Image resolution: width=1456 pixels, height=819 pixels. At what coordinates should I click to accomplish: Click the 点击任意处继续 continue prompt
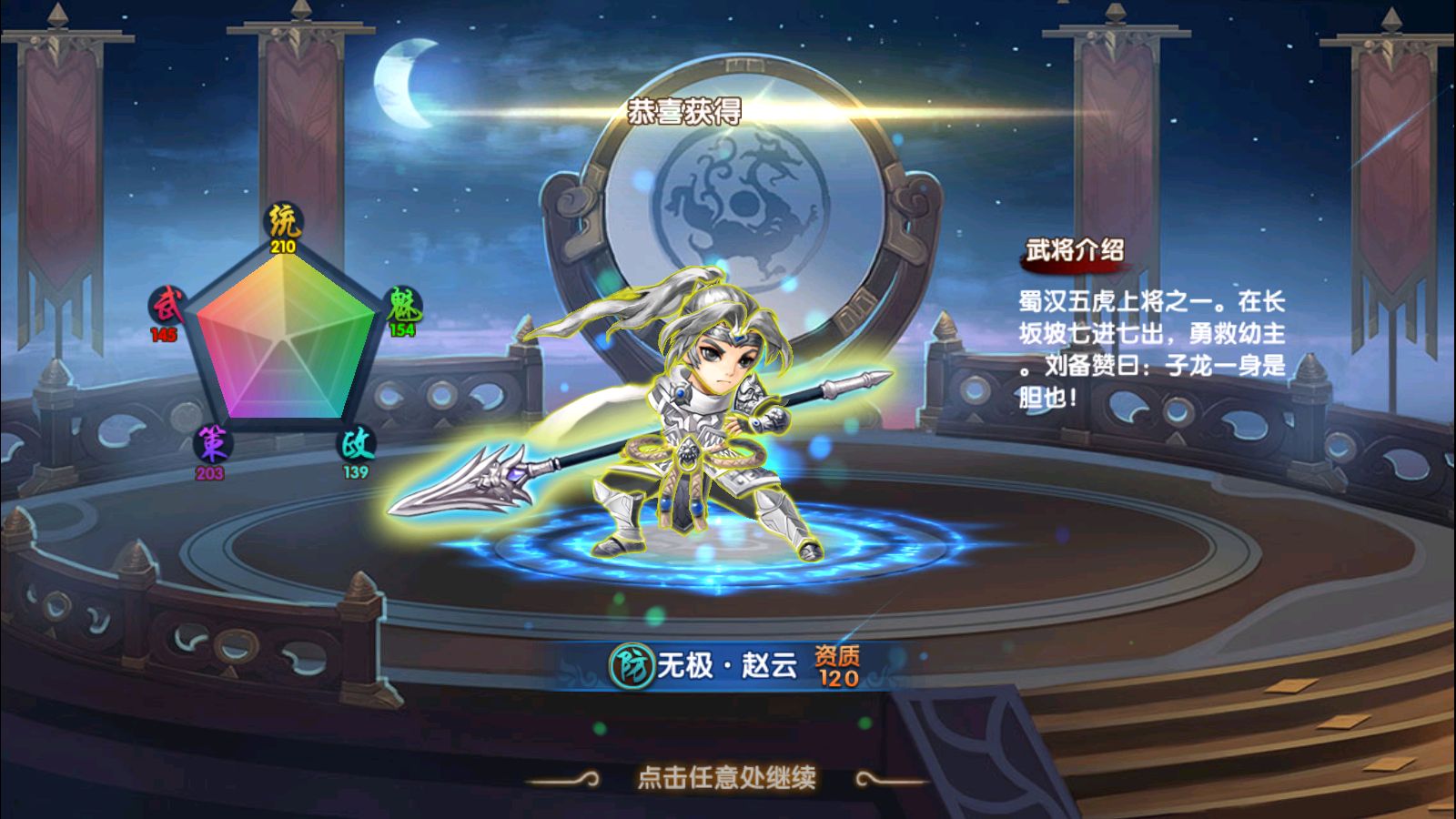[726, 777]
